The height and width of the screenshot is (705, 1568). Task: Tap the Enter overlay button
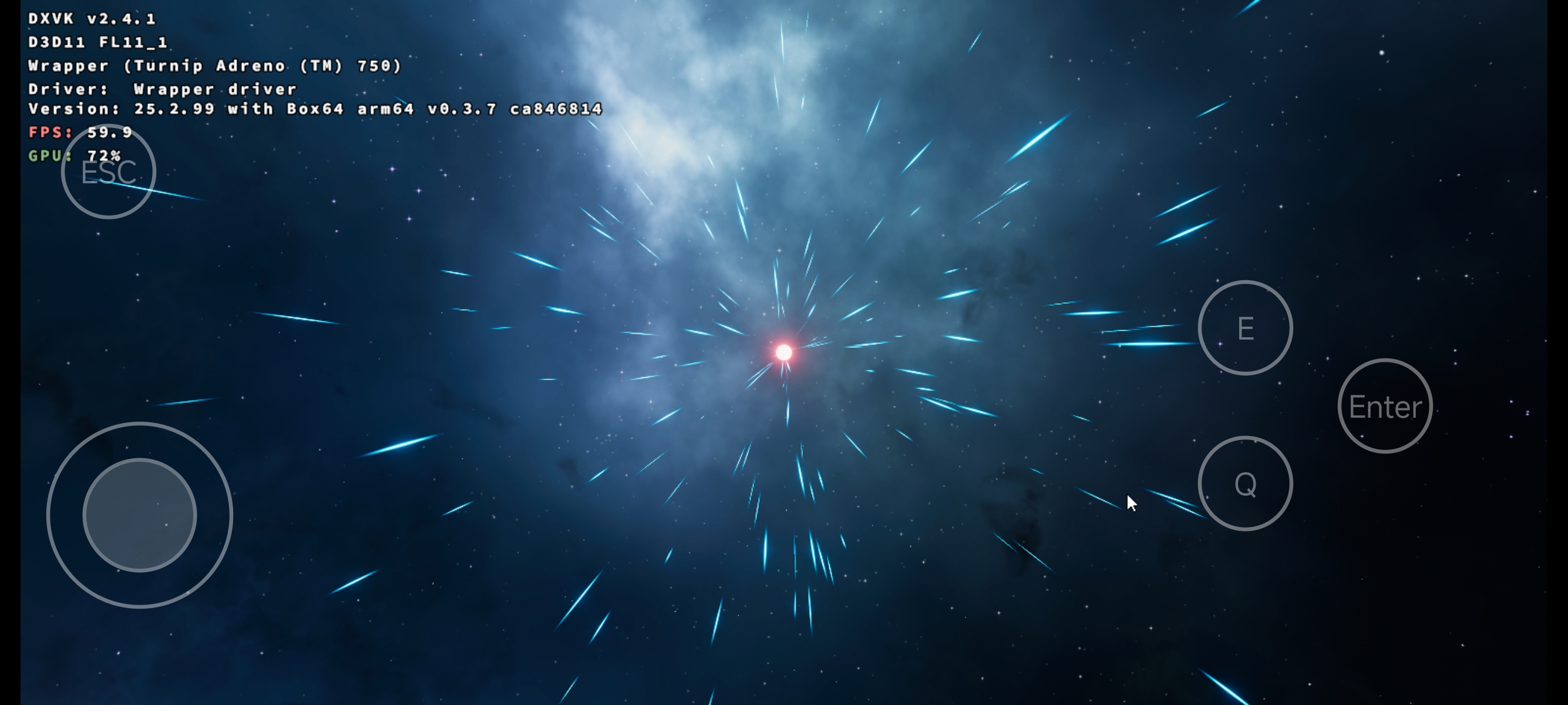[1385, 406]
